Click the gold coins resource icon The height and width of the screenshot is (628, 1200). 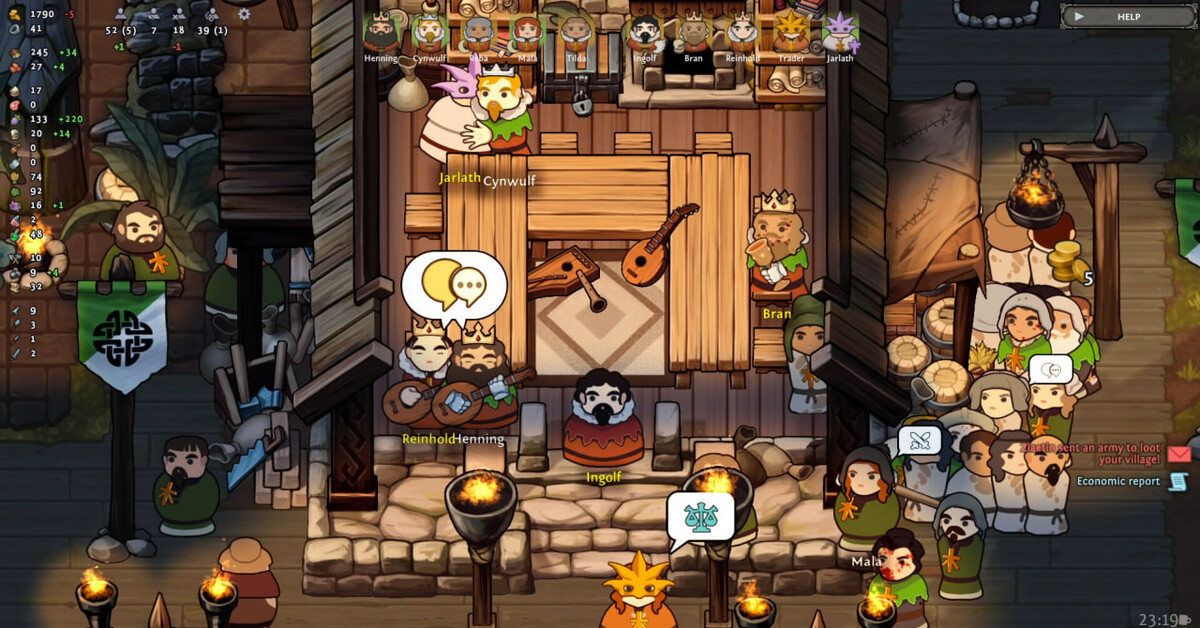[x=14, y=14]
